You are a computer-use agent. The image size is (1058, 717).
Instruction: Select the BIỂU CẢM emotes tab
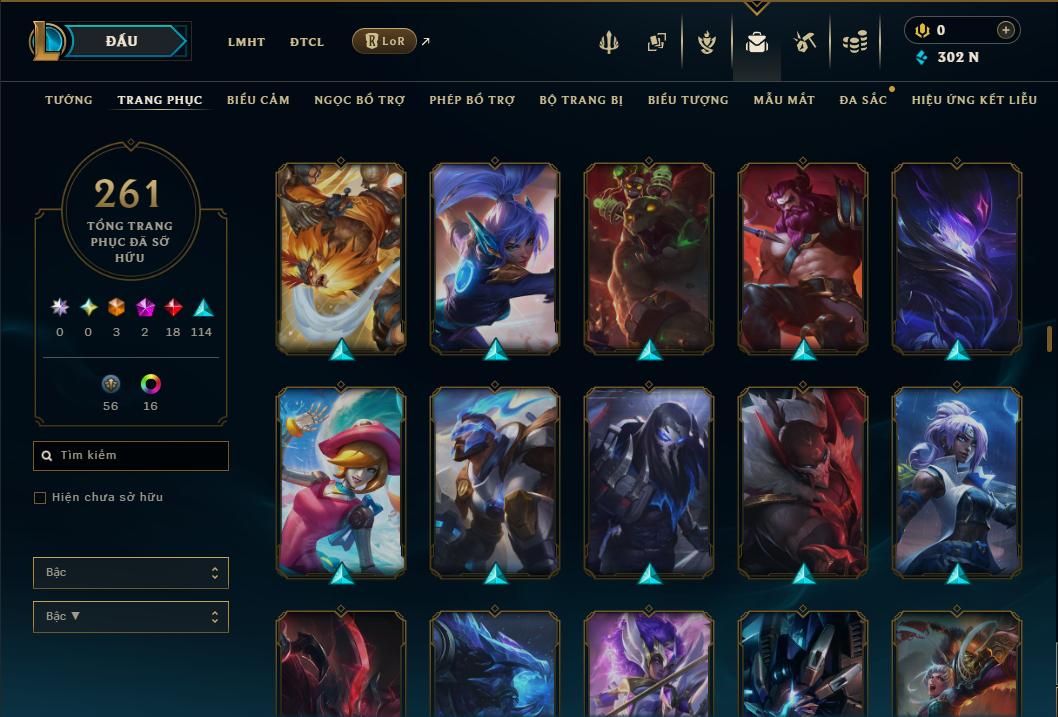(258, 100)
